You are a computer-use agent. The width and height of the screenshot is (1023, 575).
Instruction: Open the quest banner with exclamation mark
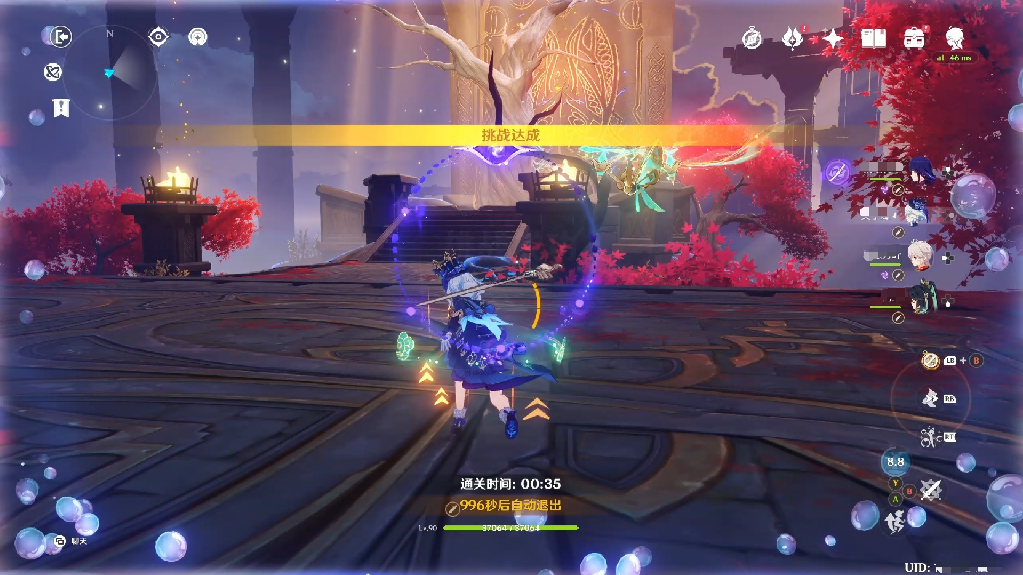point(61,107)
